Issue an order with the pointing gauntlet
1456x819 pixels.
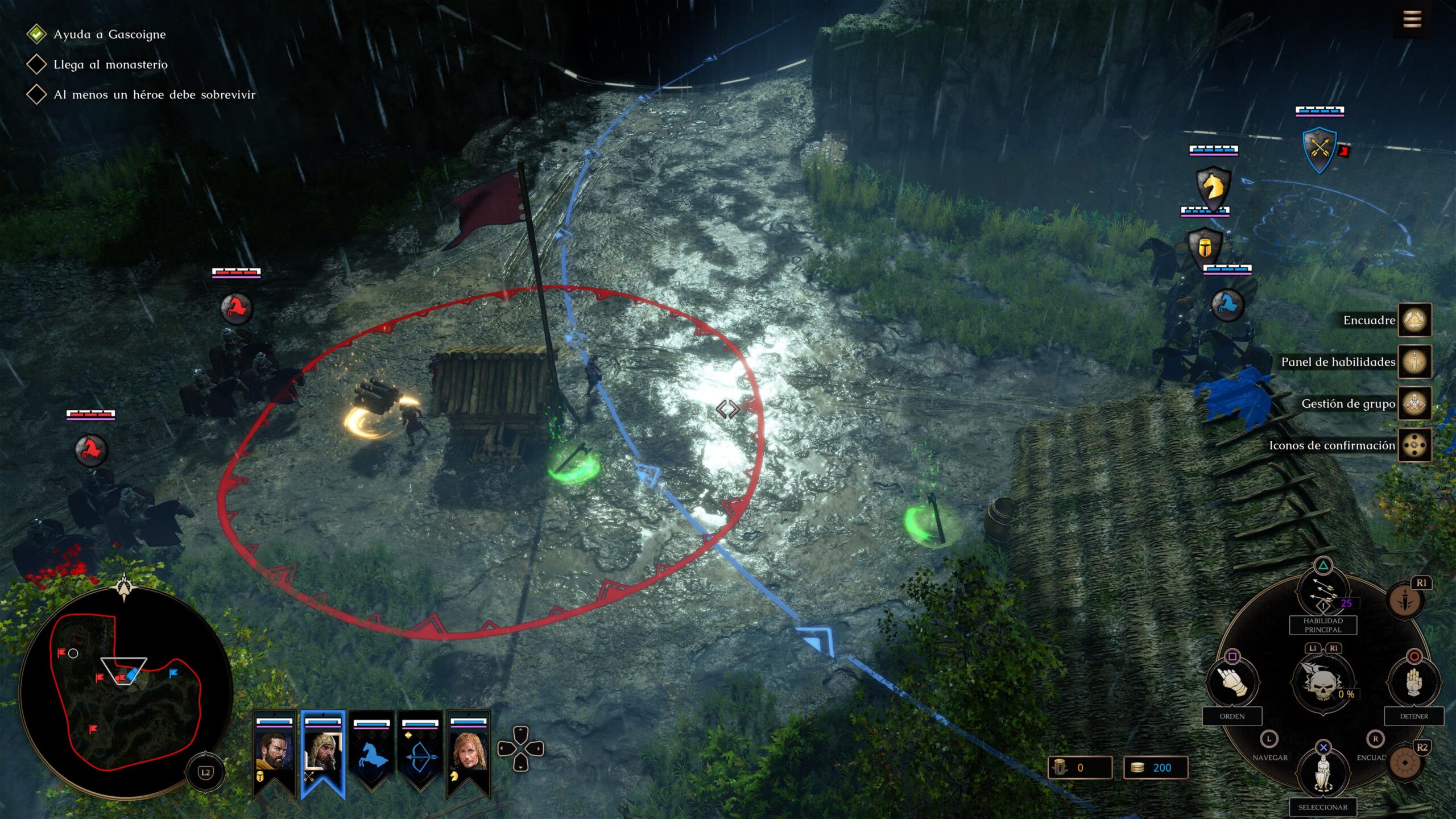click(1232, 681)
